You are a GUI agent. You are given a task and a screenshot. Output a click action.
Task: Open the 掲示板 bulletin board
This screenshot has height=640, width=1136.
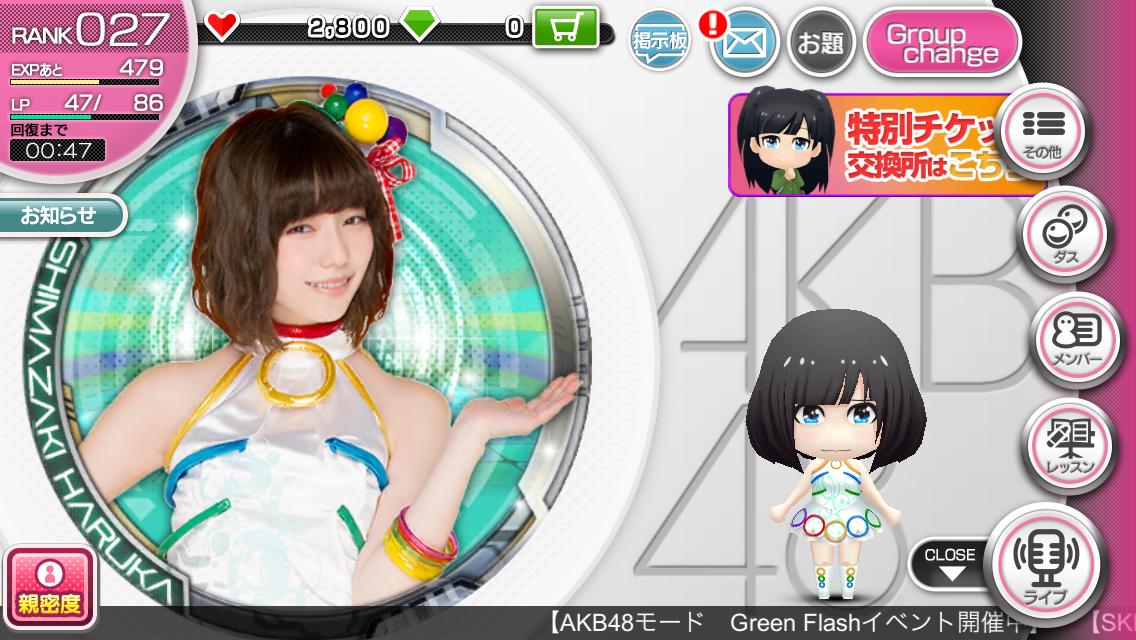[658, 42]
